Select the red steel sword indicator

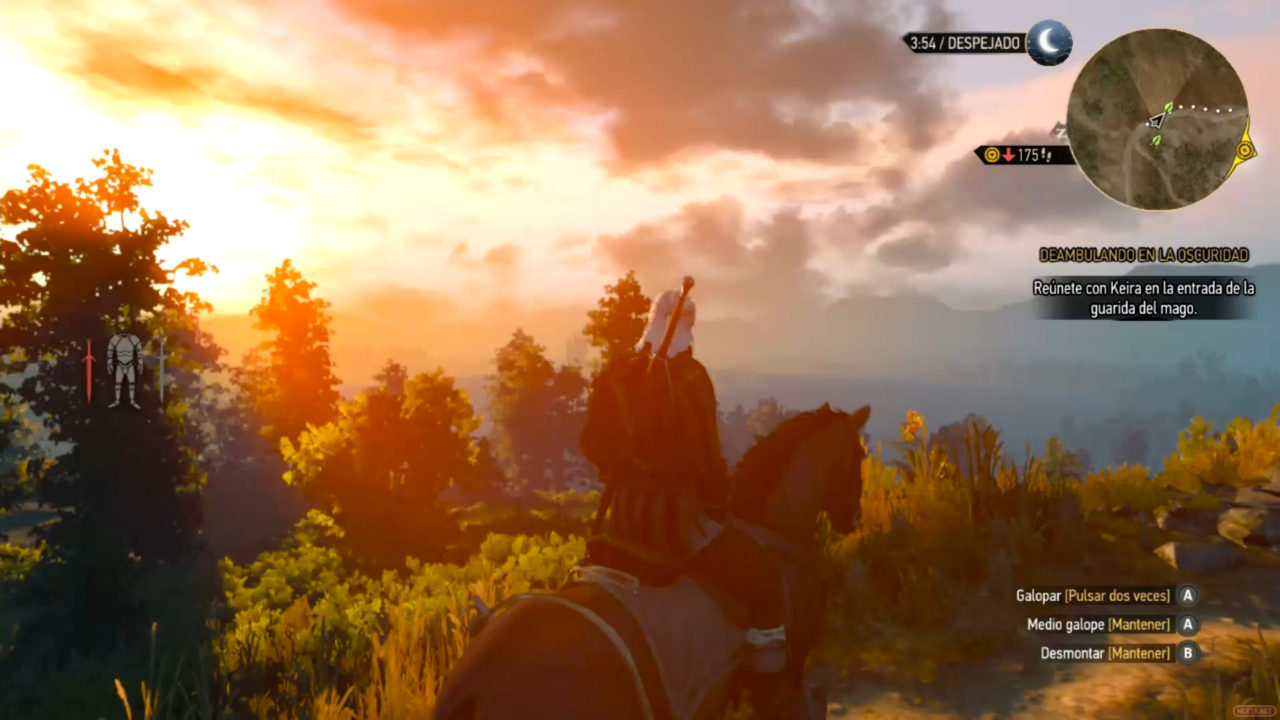[x=89, y=371]
